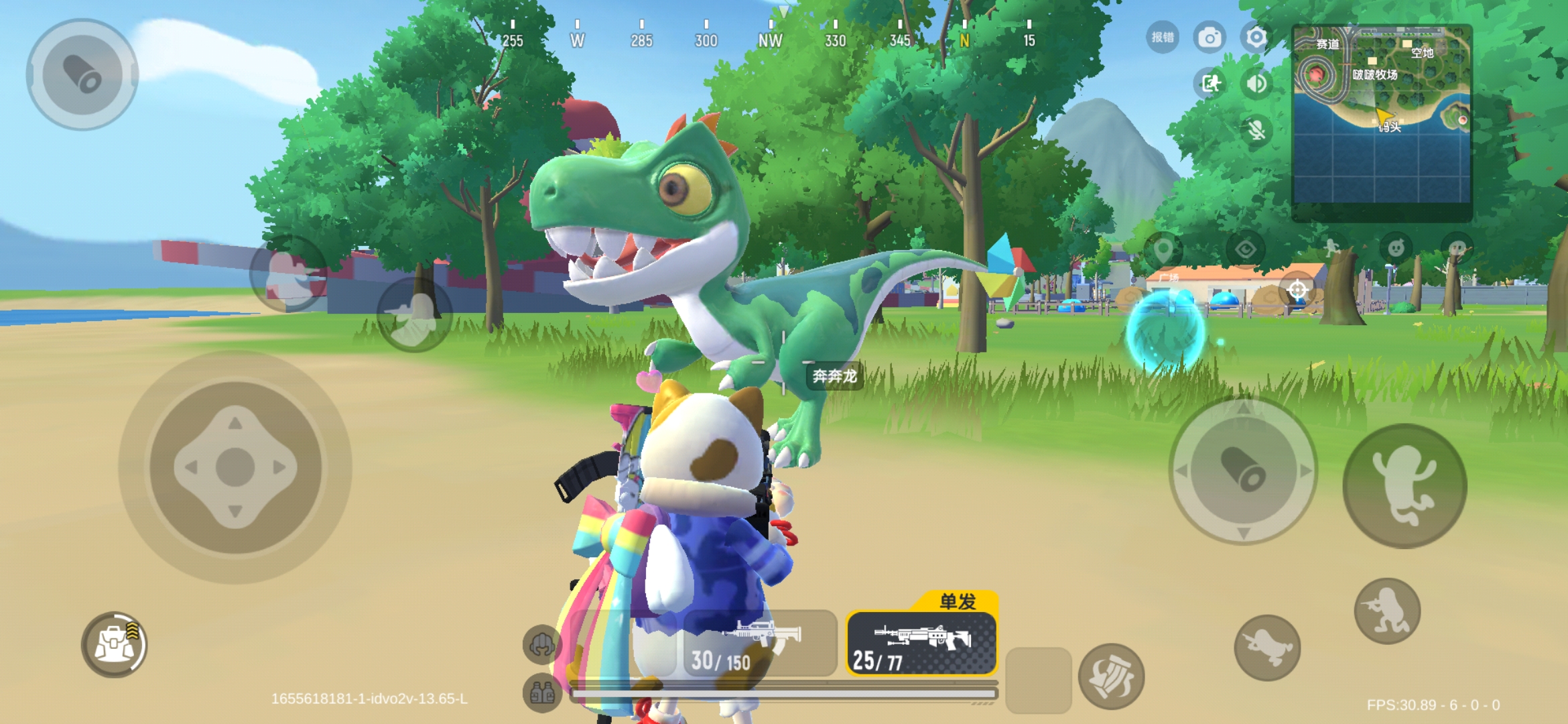Fire using the top-left bullet button
Viewport: 1568px width, 724px height.
pyautogui.click(x=82, y=74)
